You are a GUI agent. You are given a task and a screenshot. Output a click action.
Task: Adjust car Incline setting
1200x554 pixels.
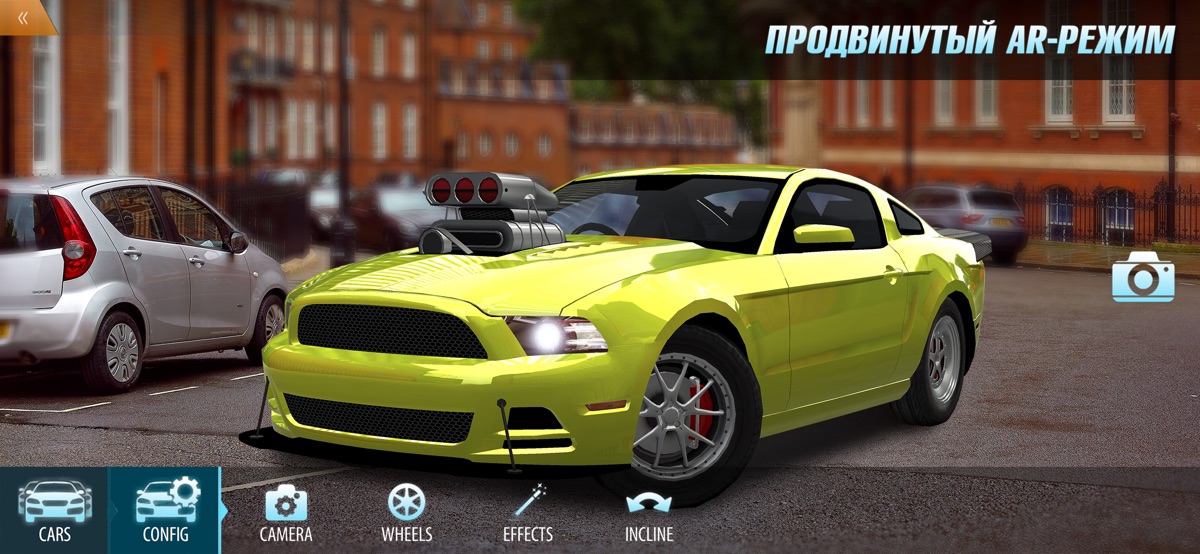pyautogui.click(x=649, y=512)
